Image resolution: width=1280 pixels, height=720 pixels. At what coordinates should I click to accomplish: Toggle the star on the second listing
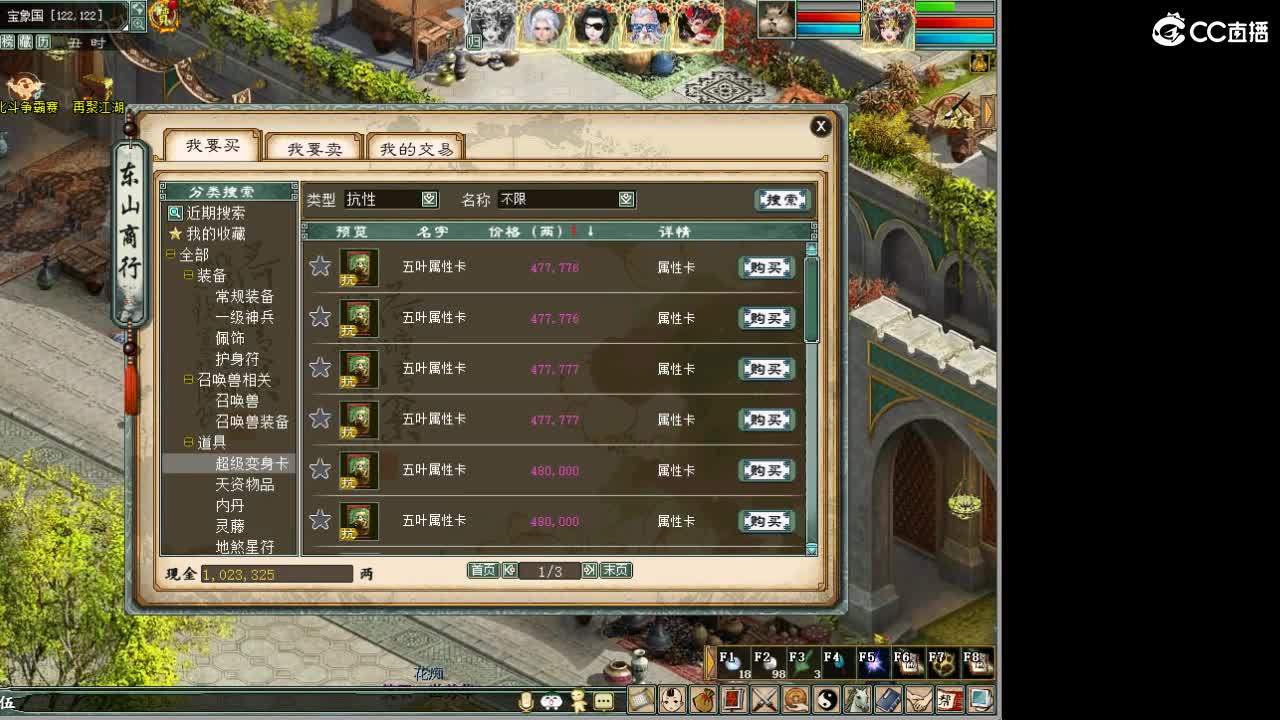click(320, 318)
